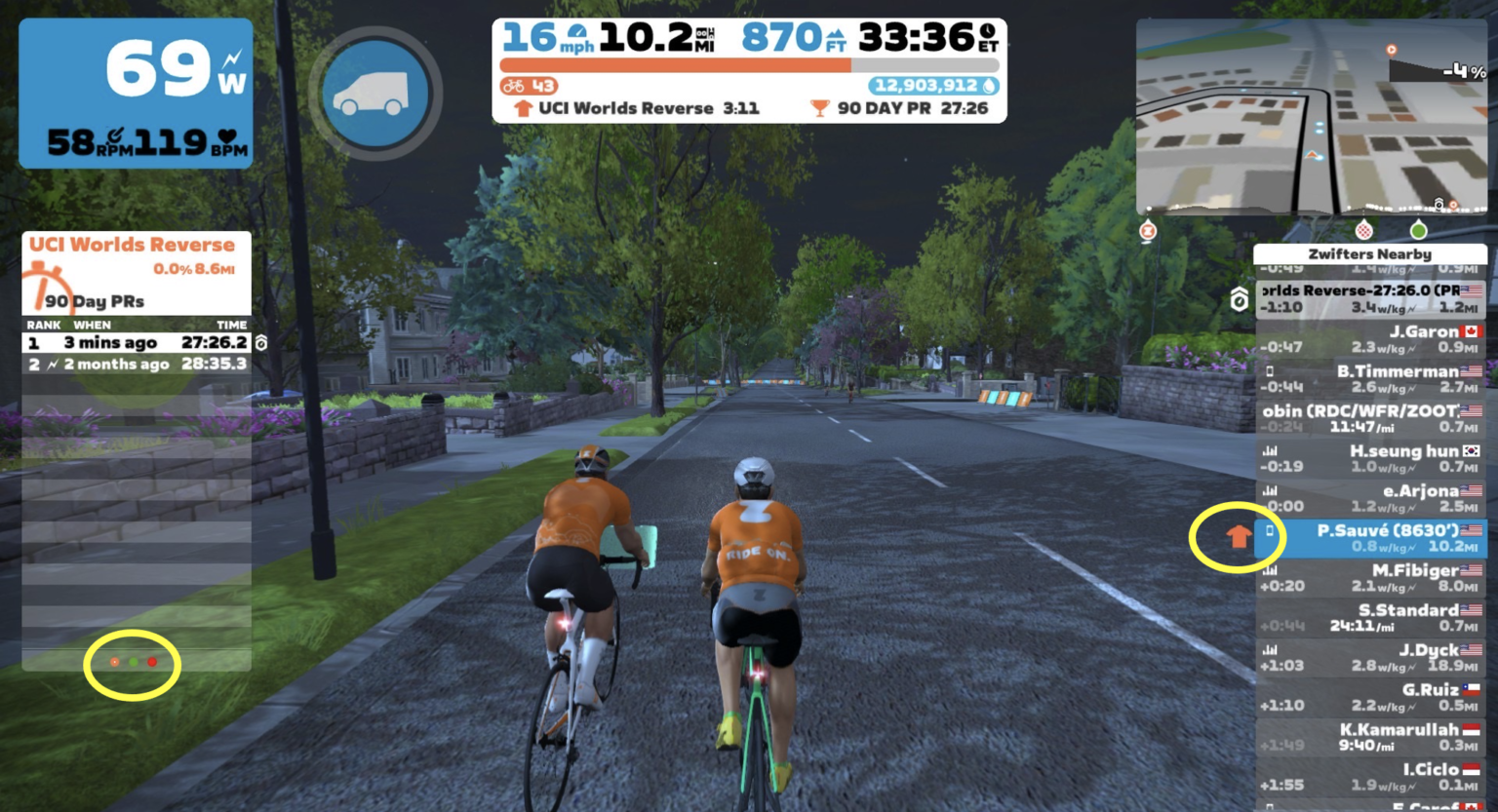
Task: Click J.Dyck in the Zwifters Nearby list
Action: click(x=1370, y=658)
